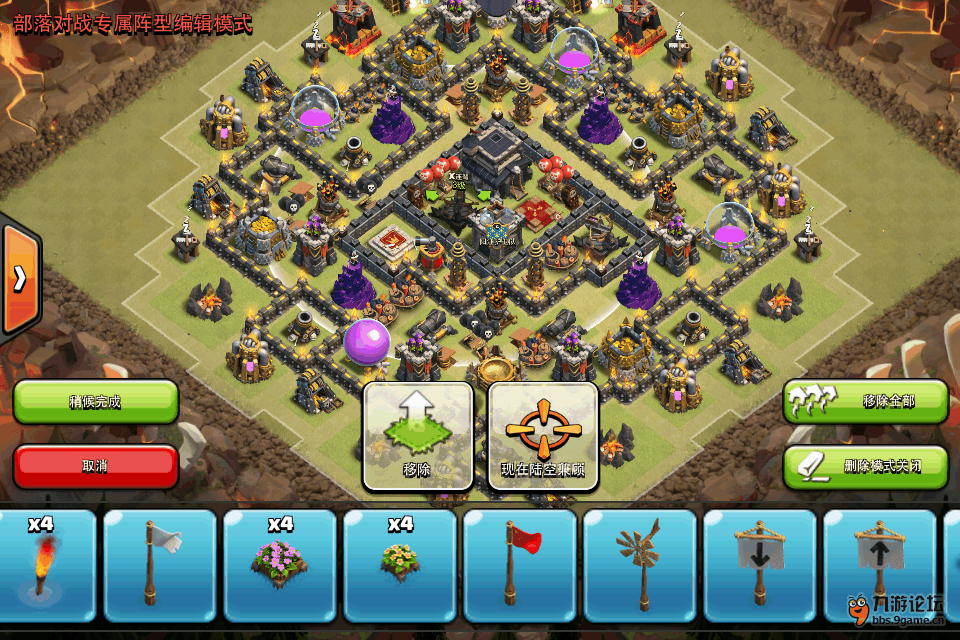Screen dimensions: 960x640
Task: Choose the yellow flower patch slot
Action: 400,567
